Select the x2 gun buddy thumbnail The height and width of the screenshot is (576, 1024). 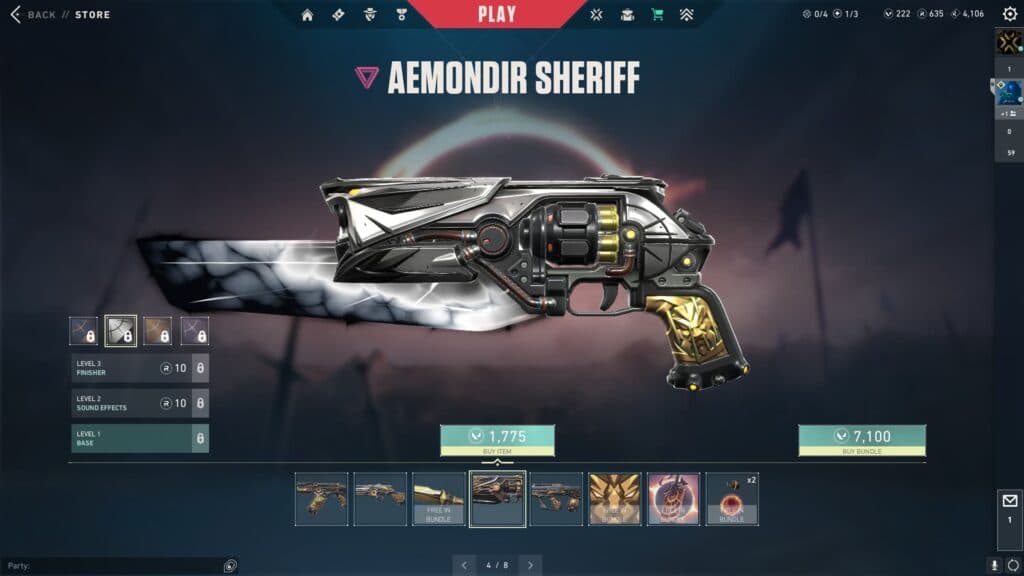coord(733,498)
